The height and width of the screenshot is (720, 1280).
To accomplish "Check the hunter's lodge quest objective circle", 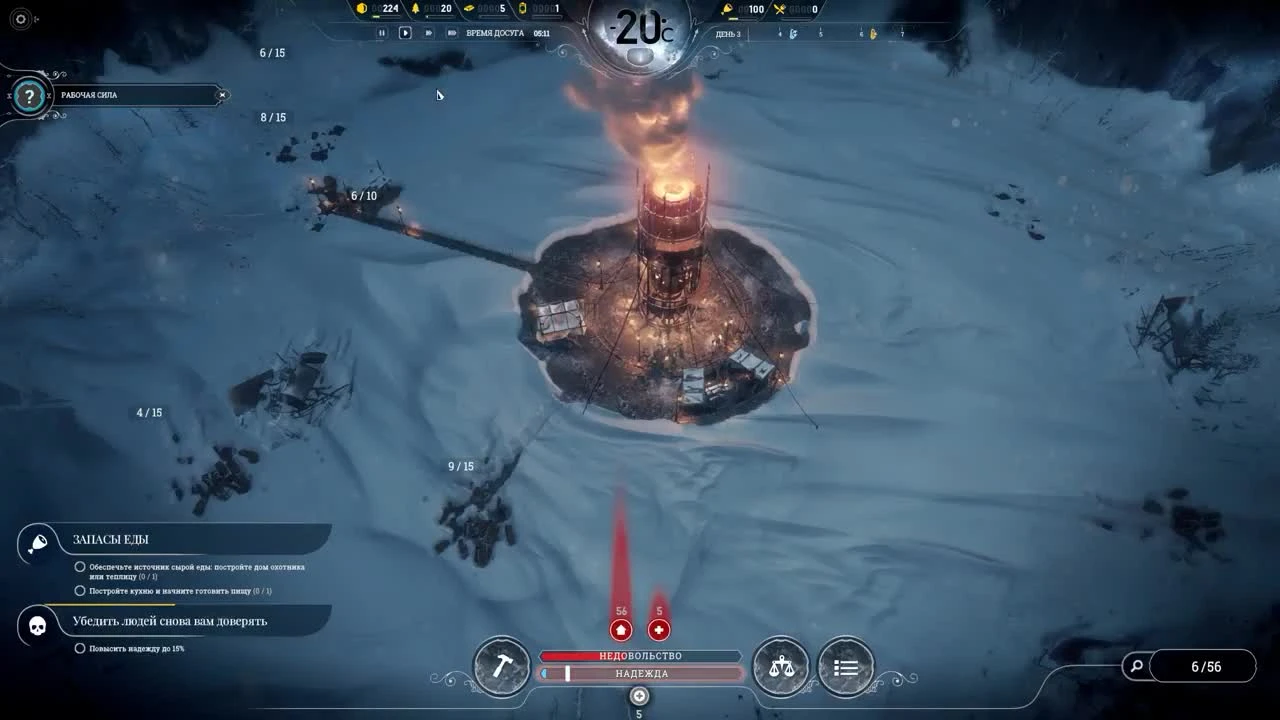I will click(79, 566).
